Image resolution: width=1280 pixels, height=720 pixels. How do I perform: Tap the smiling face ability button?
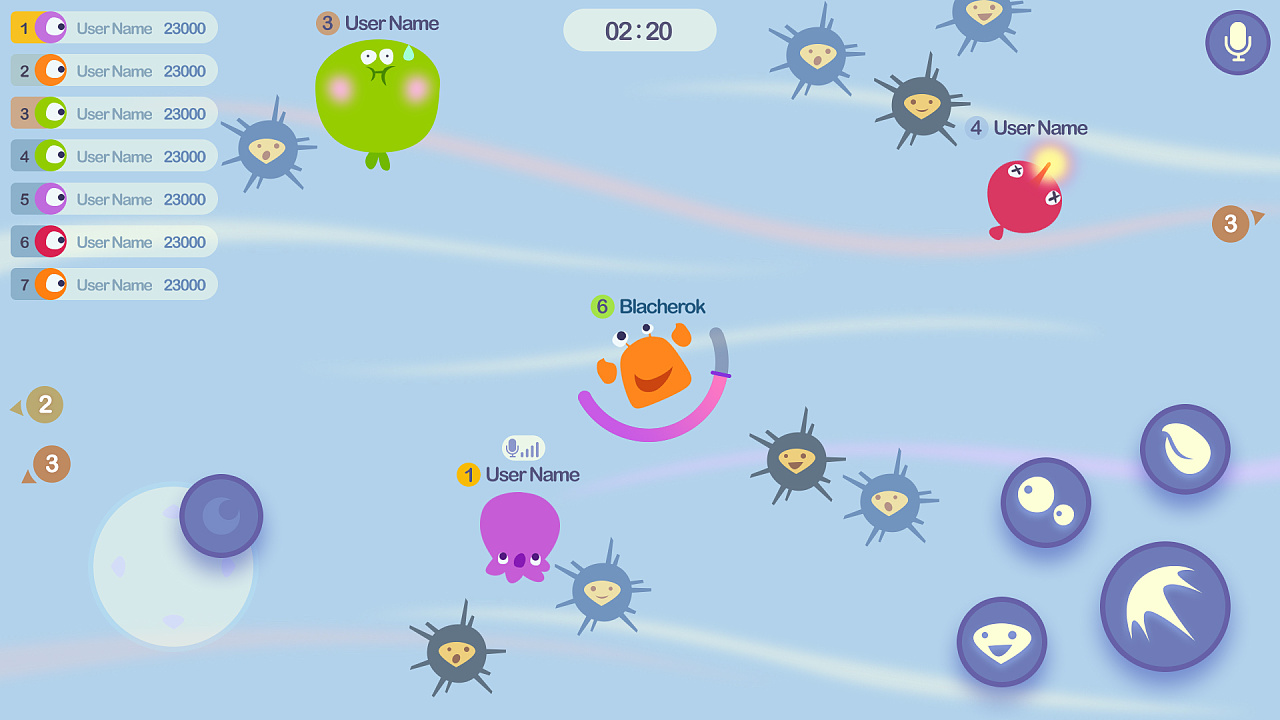pos(1001,642)
